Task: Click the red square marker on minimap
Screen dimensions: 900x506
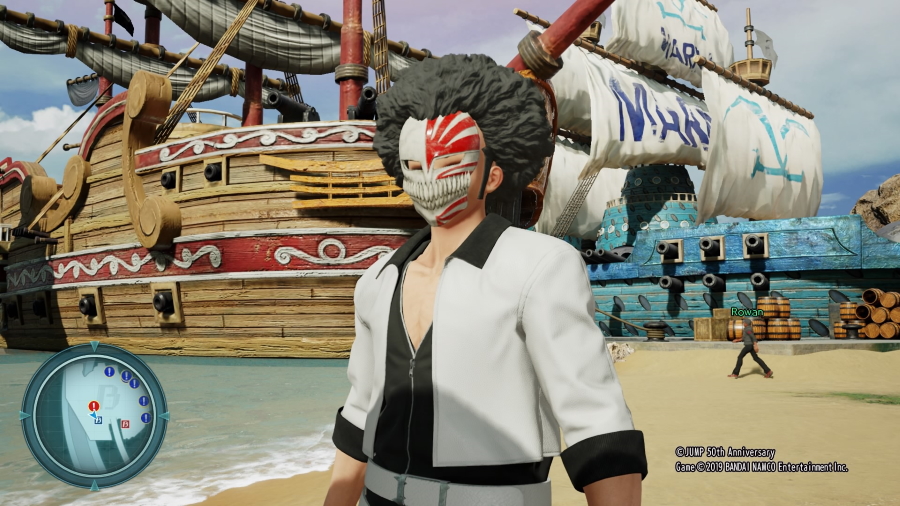Action: pyautogui.click(x=125, y=424)
